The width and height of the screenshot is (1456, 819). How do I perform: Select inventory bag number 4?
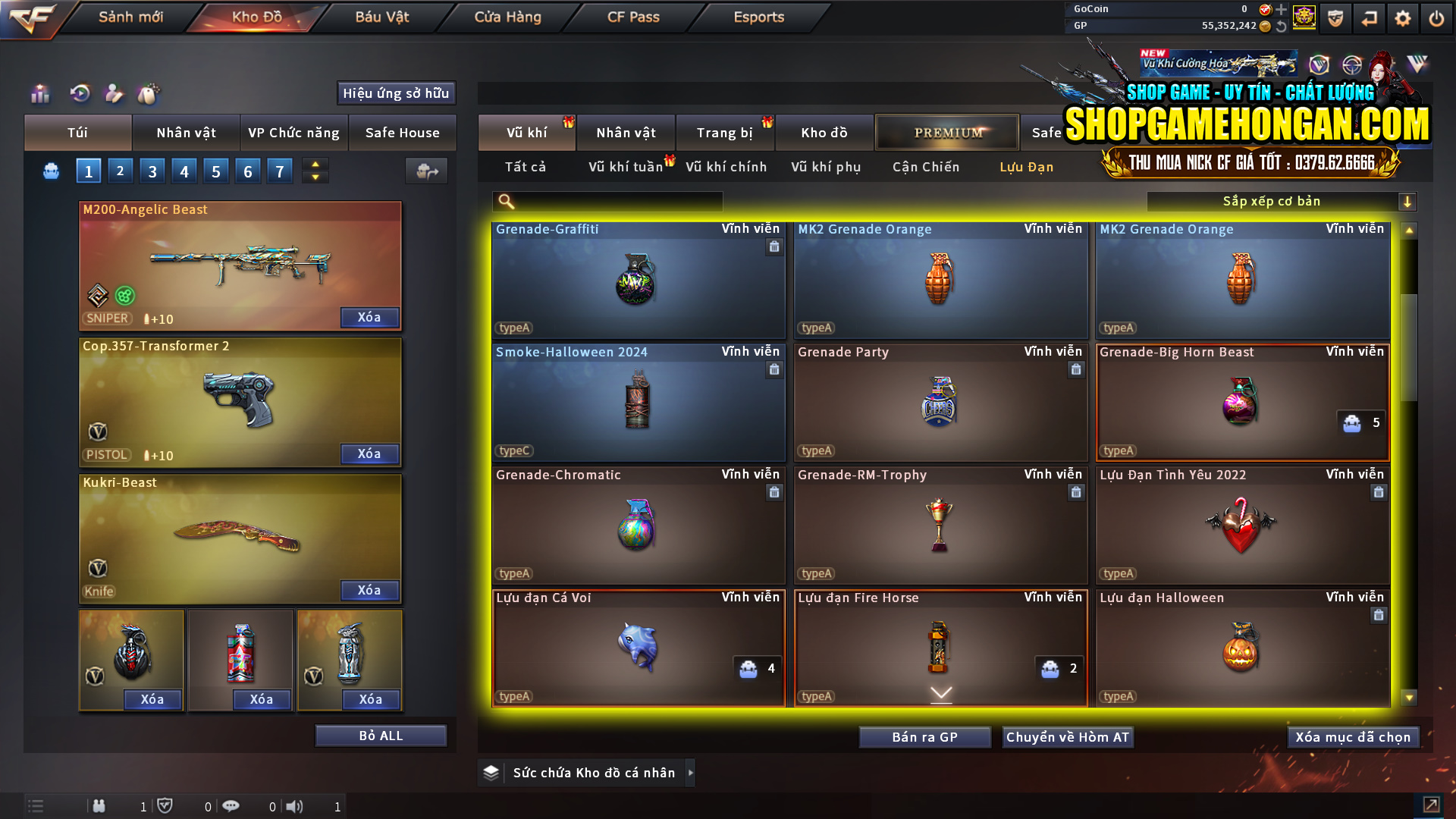point(184,170)
